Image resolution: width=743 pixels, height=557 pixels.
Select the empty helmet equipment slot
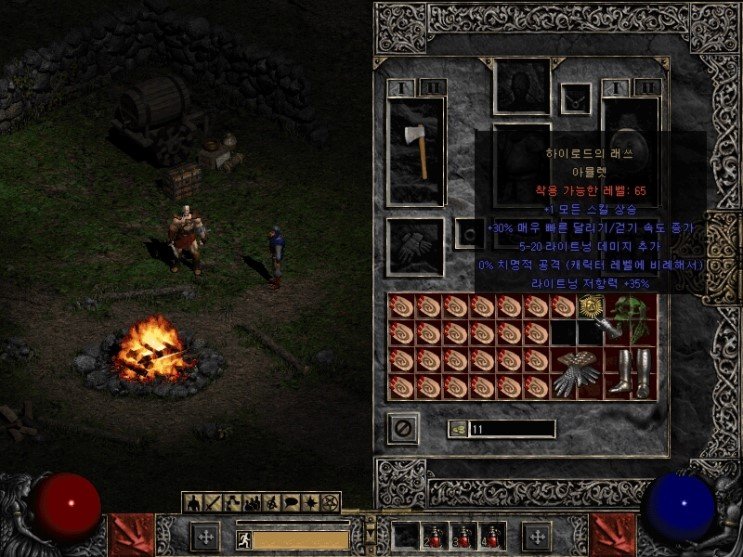click(522, 86)
